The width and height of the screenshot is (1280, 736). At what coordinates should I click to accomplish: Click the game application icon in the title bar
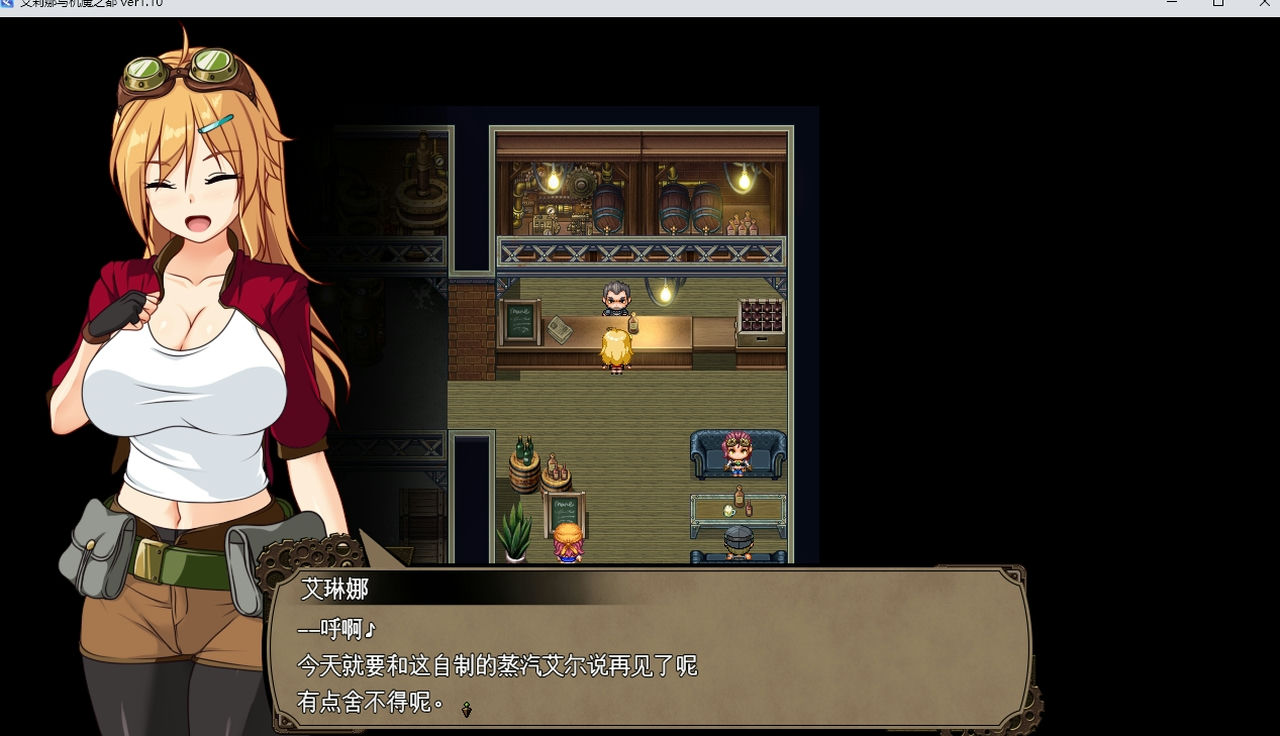[8, 4]
